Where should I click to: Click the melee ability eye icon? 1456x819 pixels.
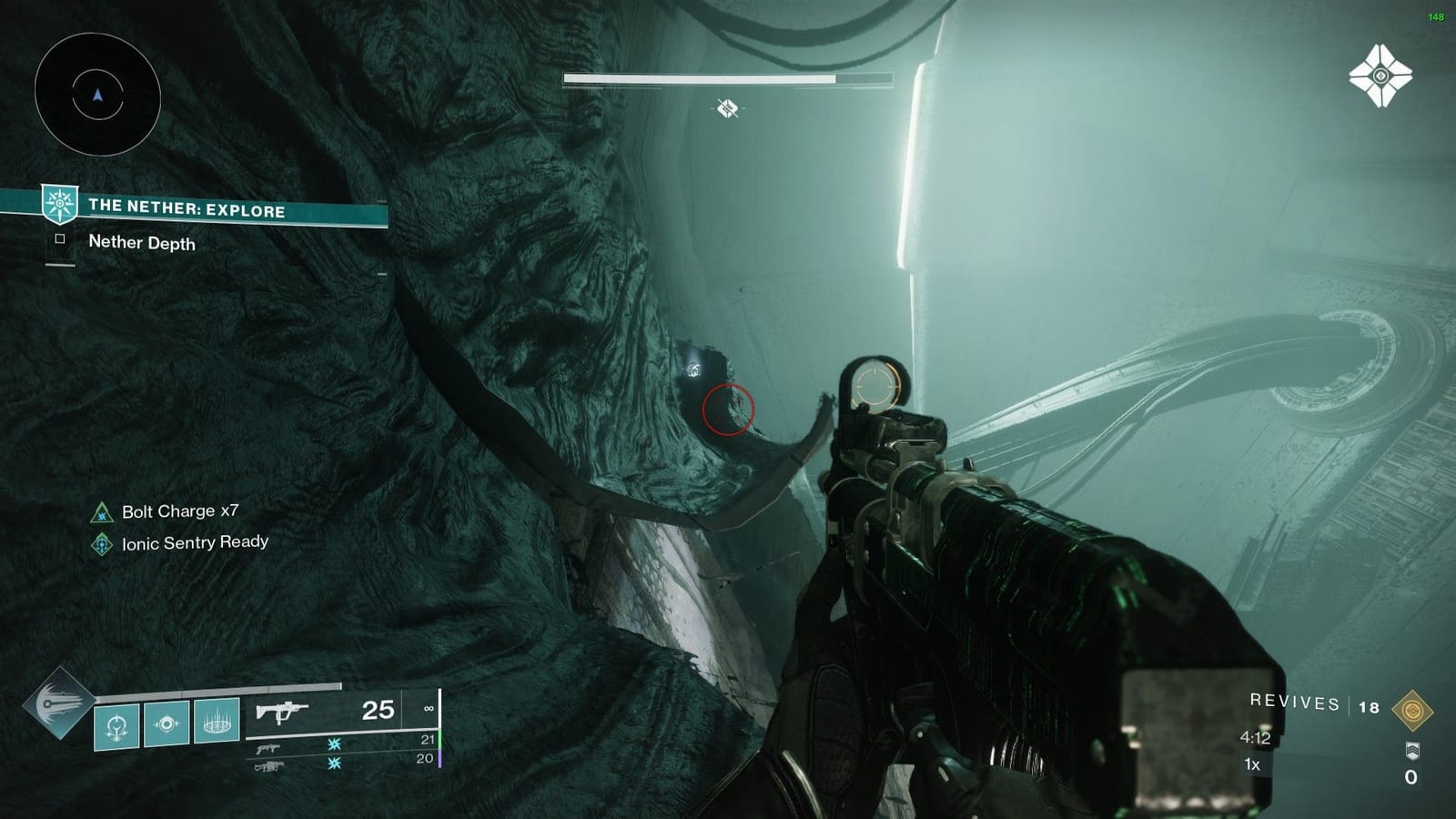pos(166,725)
